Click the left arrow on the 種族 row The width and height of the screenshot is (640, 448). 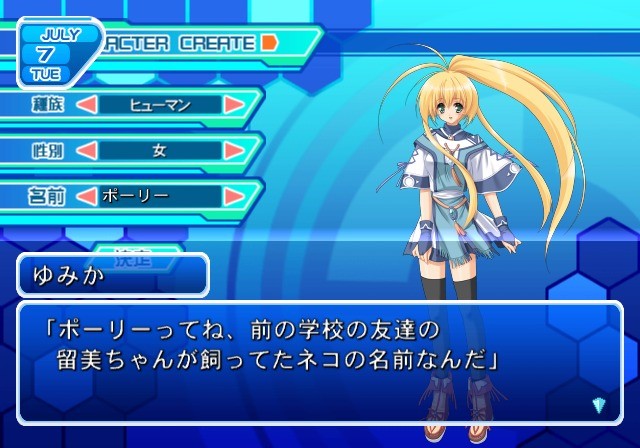pyautogui.click(x=87, y=104)
